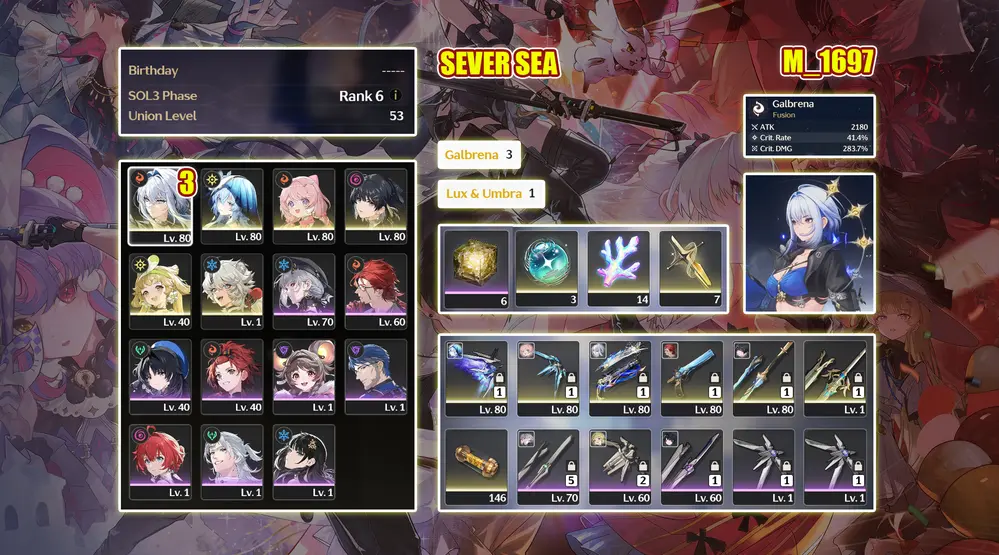The height and width of the screenshot is (555, 999).
Task: Pick the blue-haired Electro character with glasses
Action: point(376,377)
